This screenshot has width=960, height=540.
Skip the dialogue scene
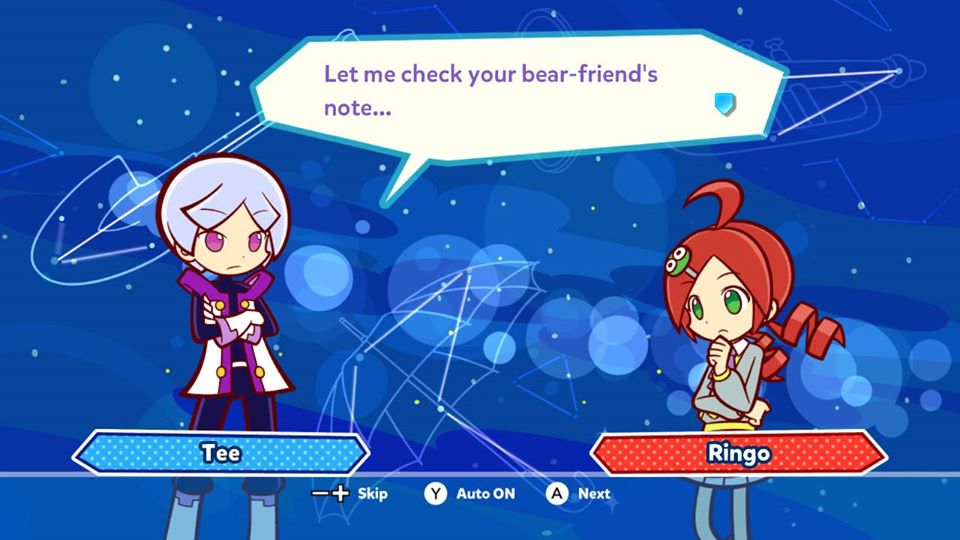pyautogui.click(x=350, y=493)
